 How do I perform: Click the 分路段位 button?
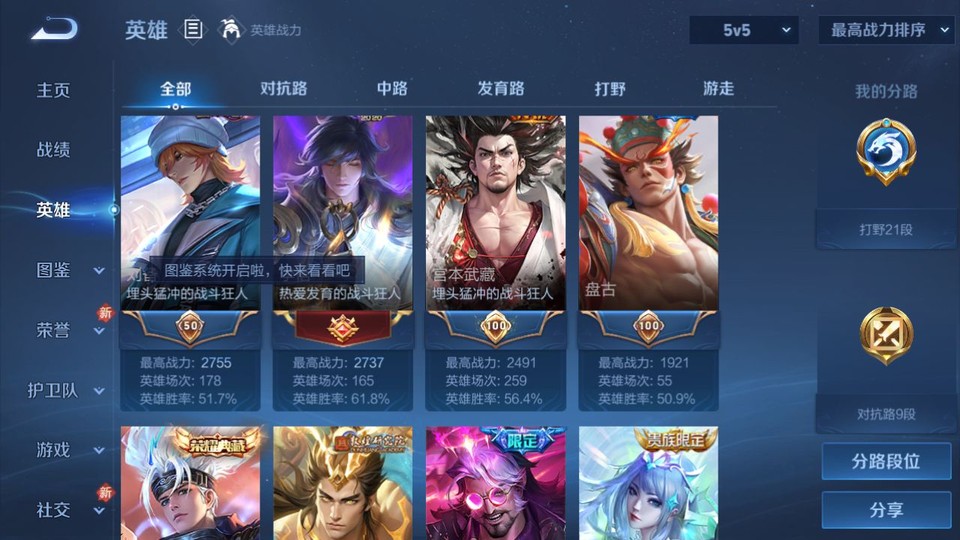886,462
